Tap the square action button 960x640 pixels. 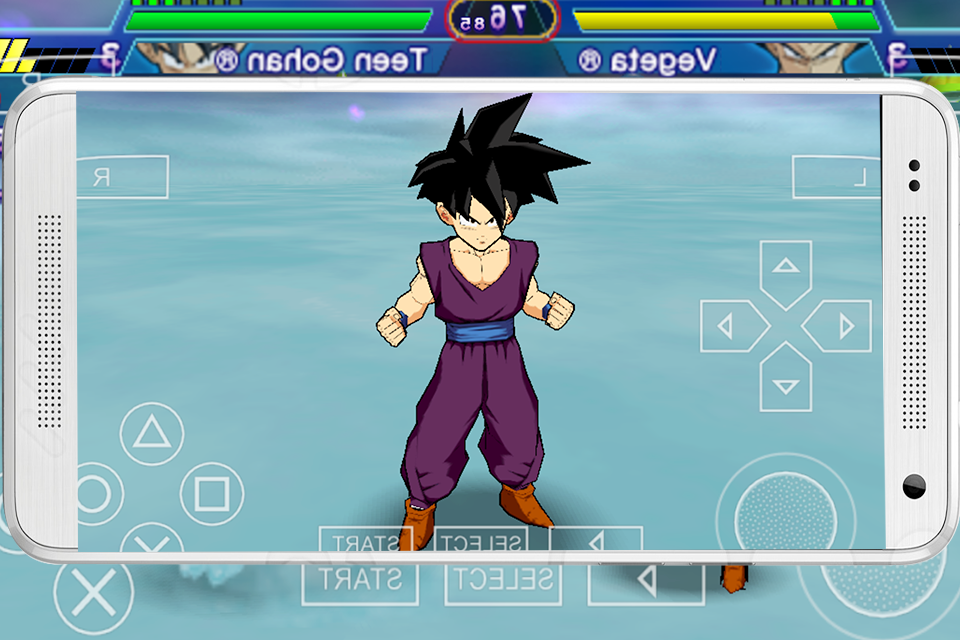pyautogui.click(x=212, y=493)
